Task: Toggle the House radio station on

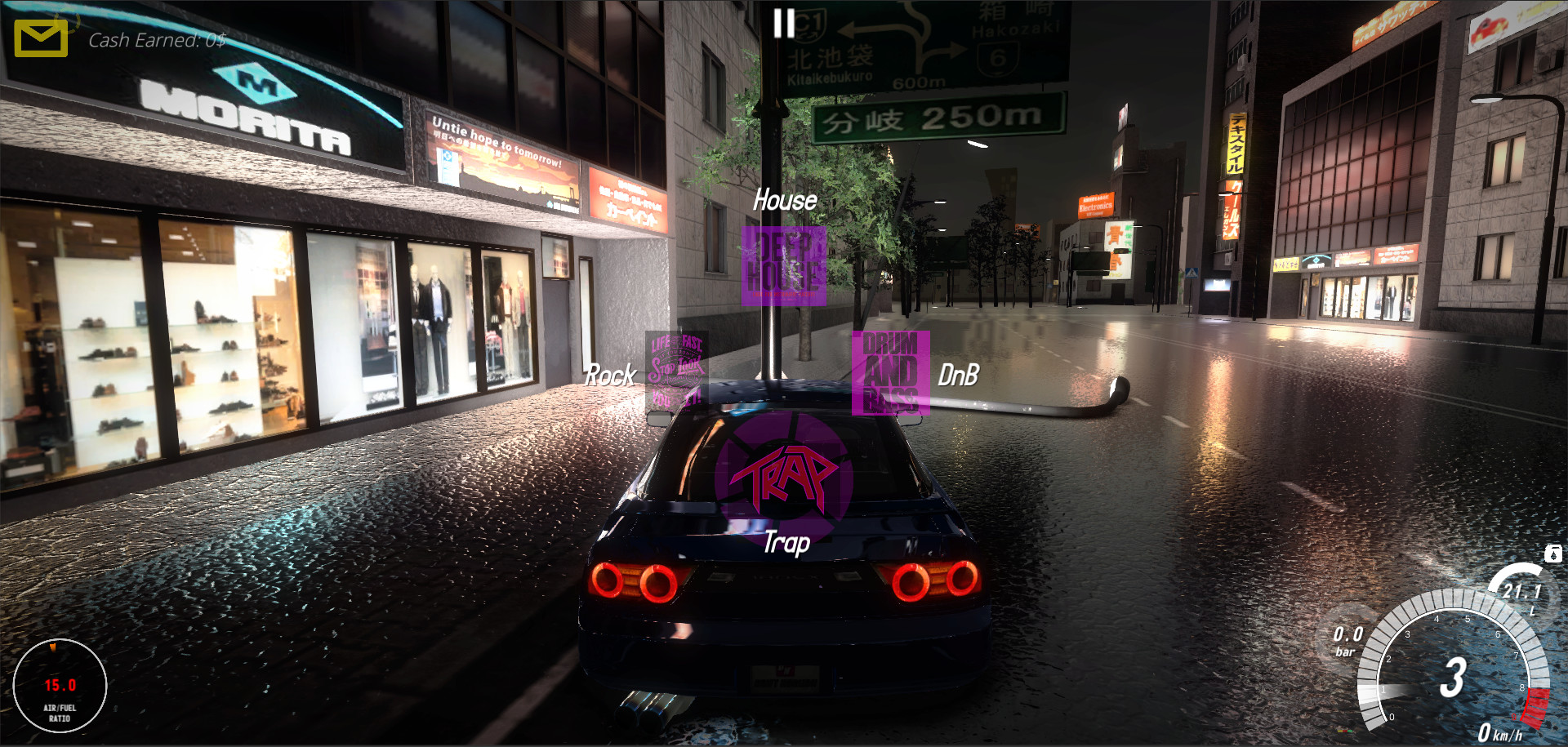Action: coord(783,268)
